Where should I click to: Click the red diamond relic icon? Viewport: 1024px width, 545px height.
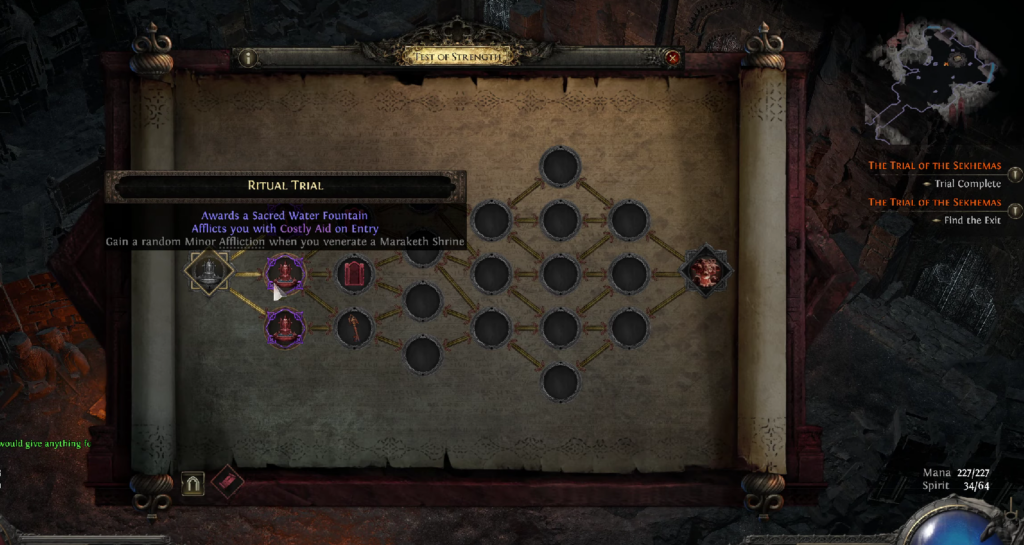[x=227, y=482]
